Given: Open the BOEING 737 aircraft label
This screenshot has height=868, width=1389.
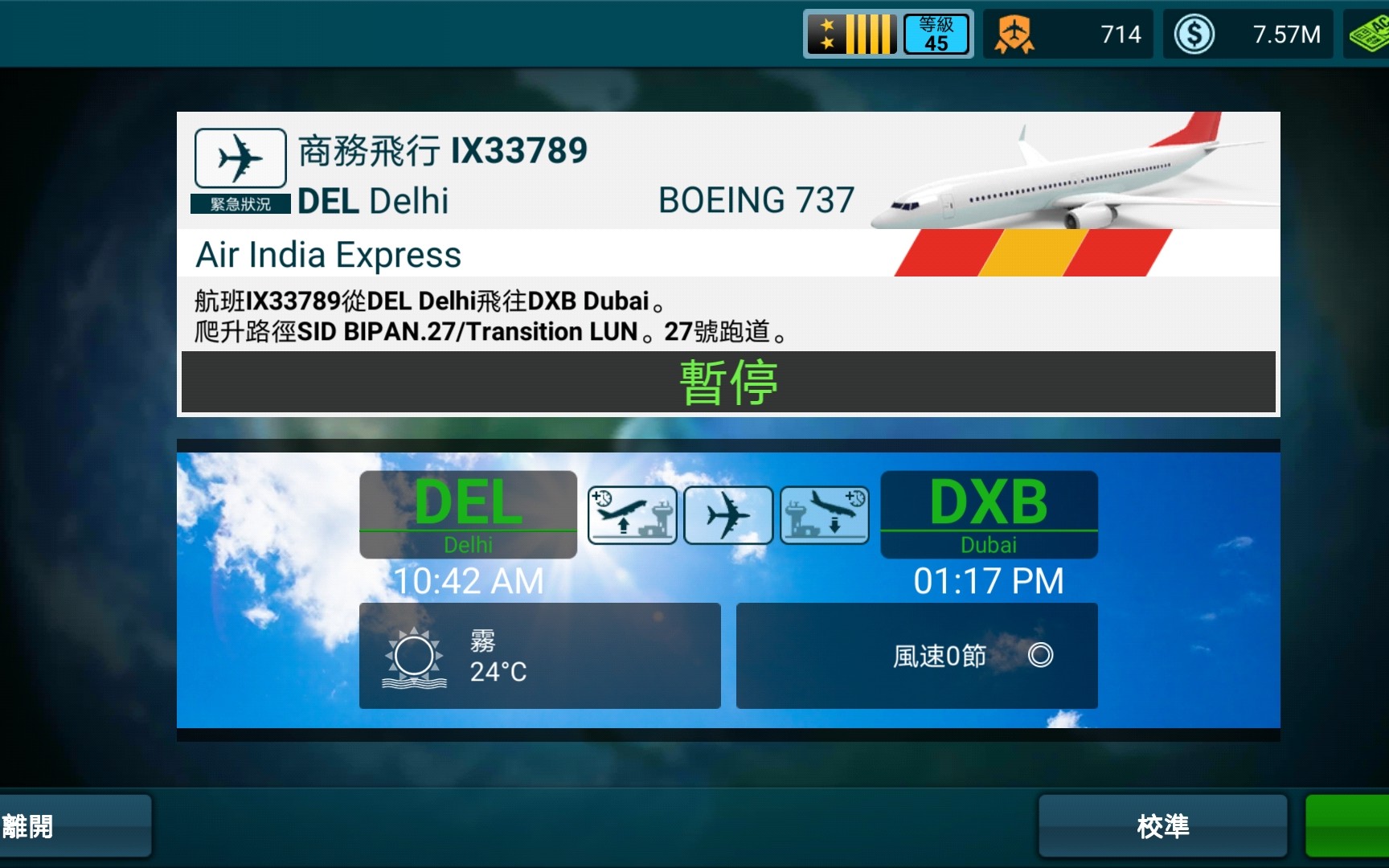Looking at the screenshot, I should (756, 199).
